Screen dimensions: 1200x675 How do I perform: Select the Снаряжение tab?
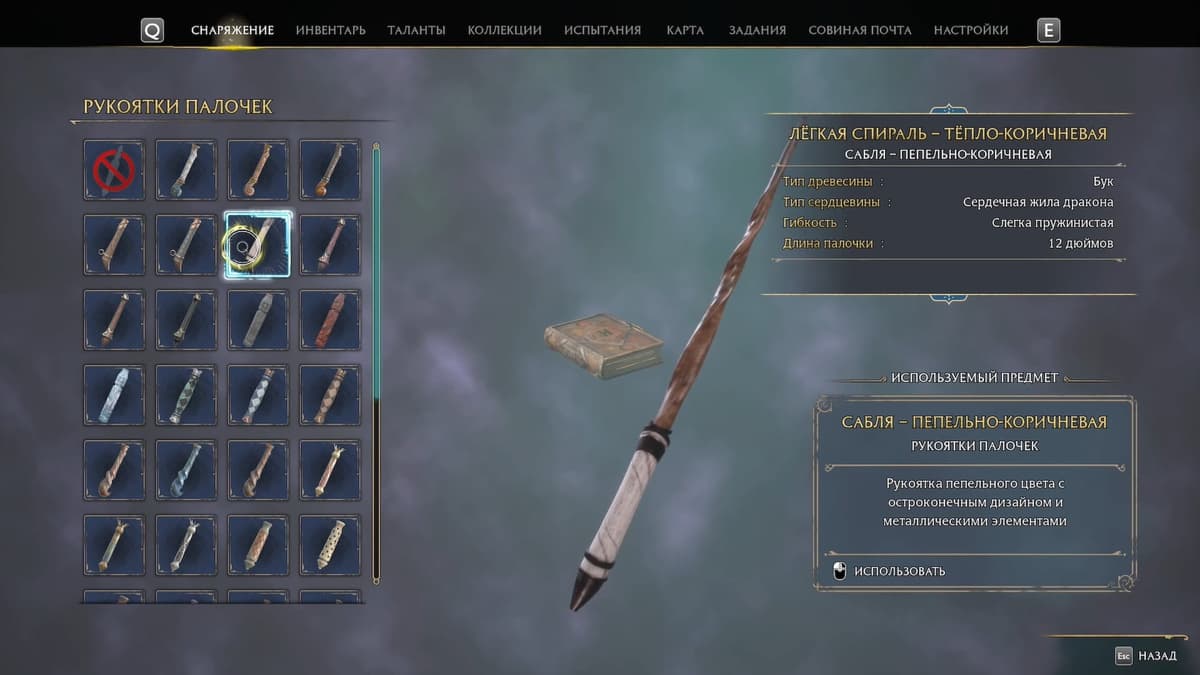pos(232,30)
